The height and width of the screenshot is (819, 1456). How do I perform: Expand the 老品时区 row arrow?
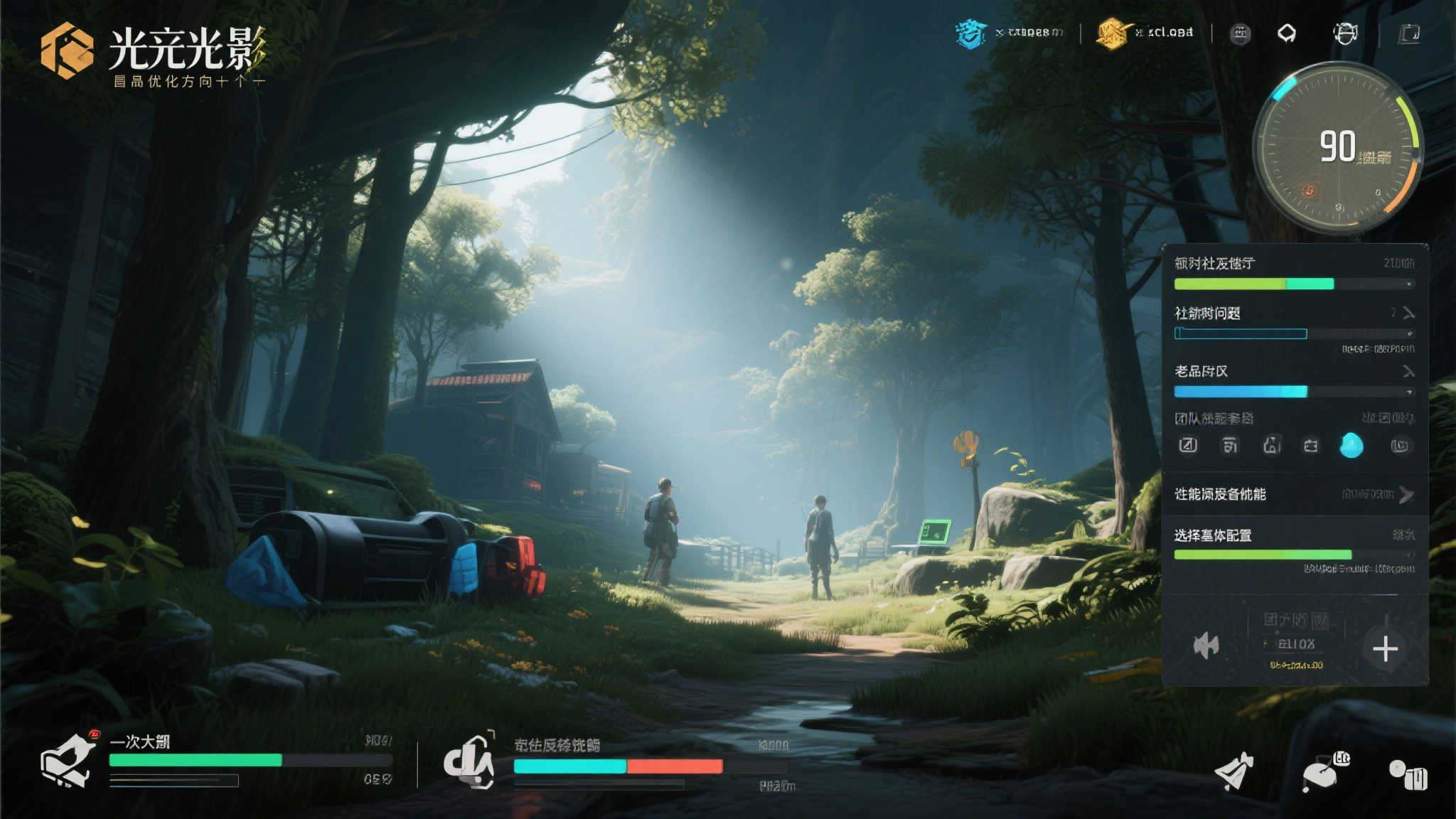click(x=1408, y=371)
